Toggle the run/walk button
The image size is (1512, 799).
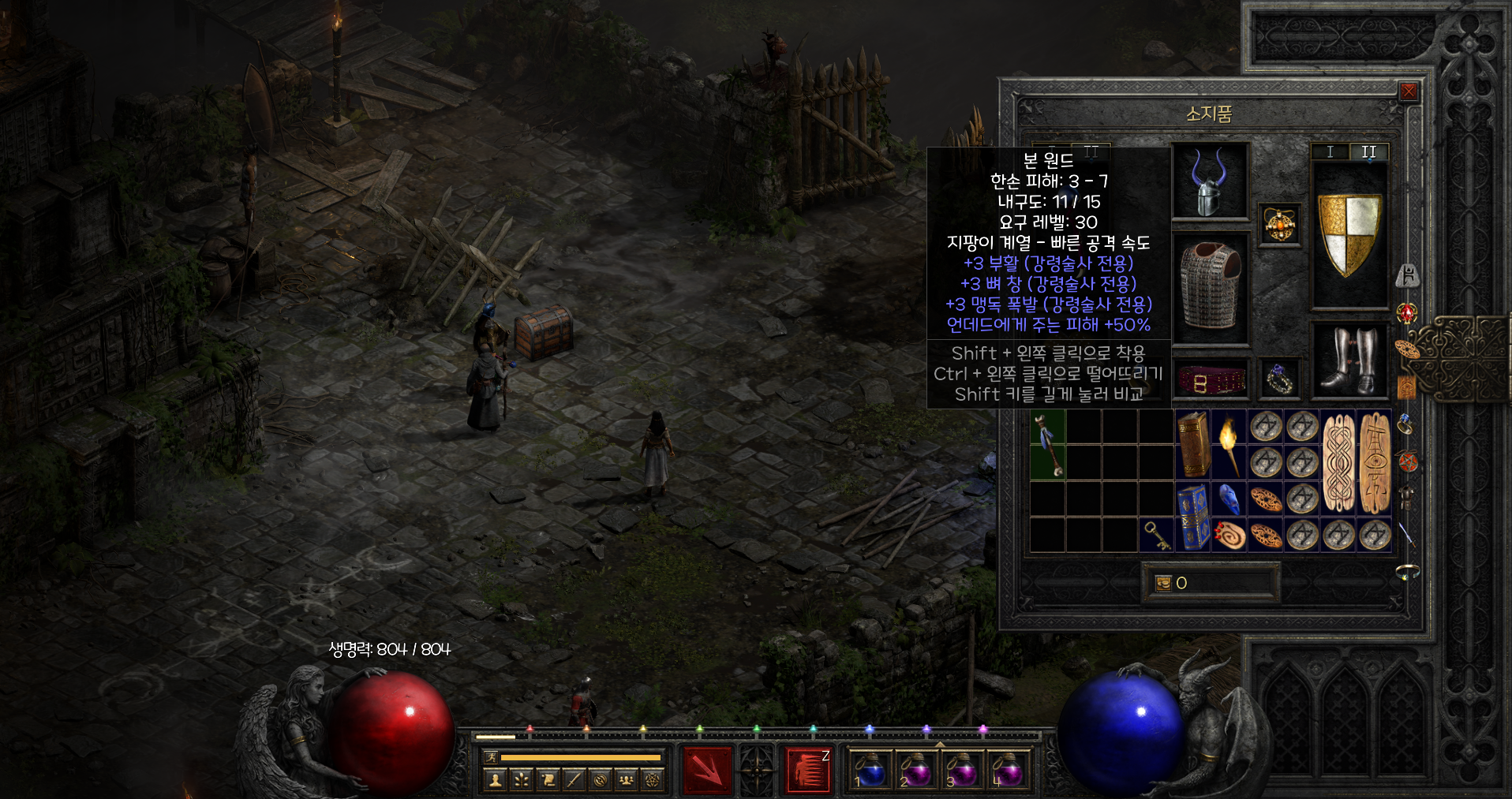[491, 757]
